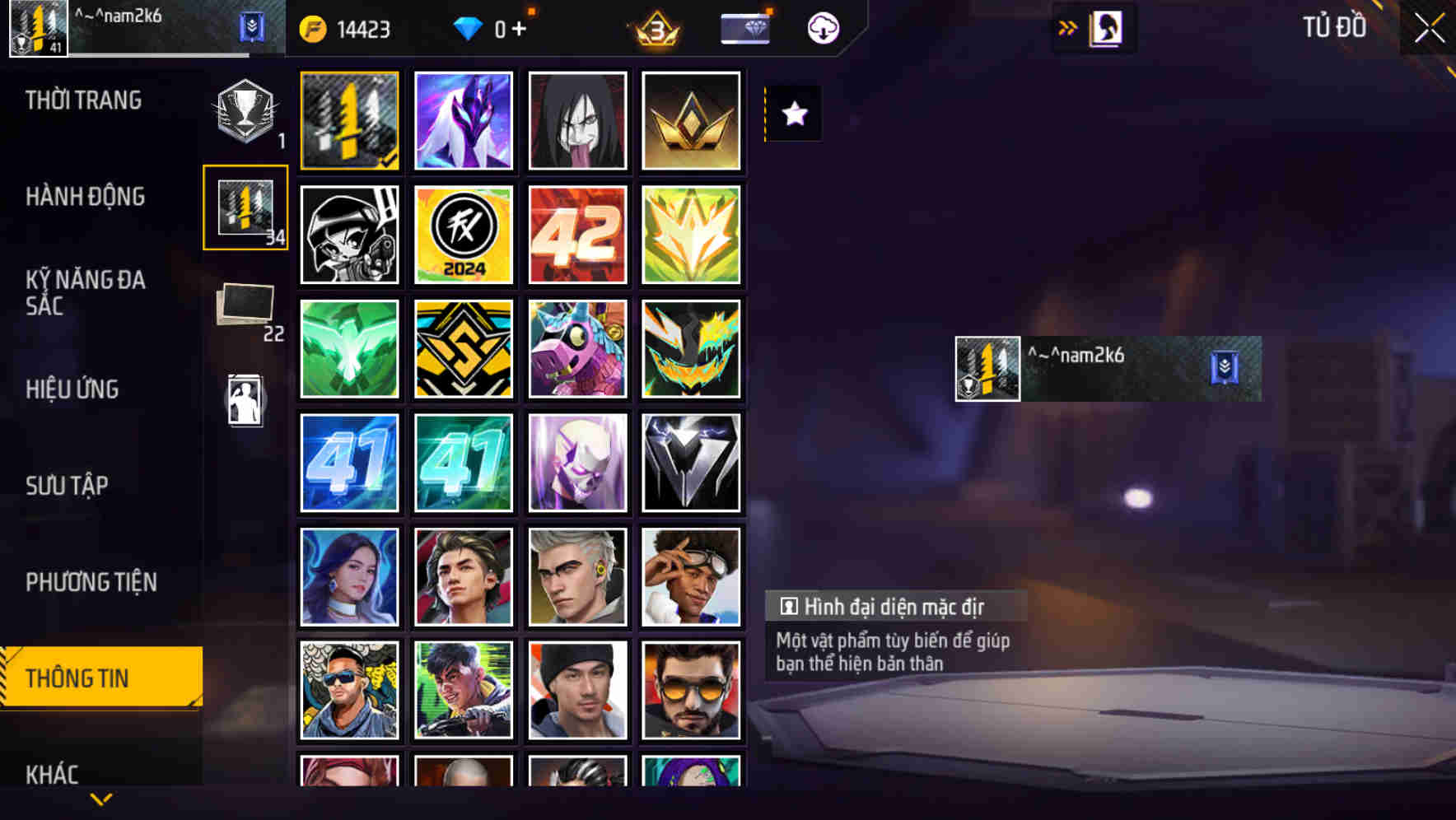Click the weekly pass card icon beside diamonds
Screen dimensions: 1456x820
744,27
